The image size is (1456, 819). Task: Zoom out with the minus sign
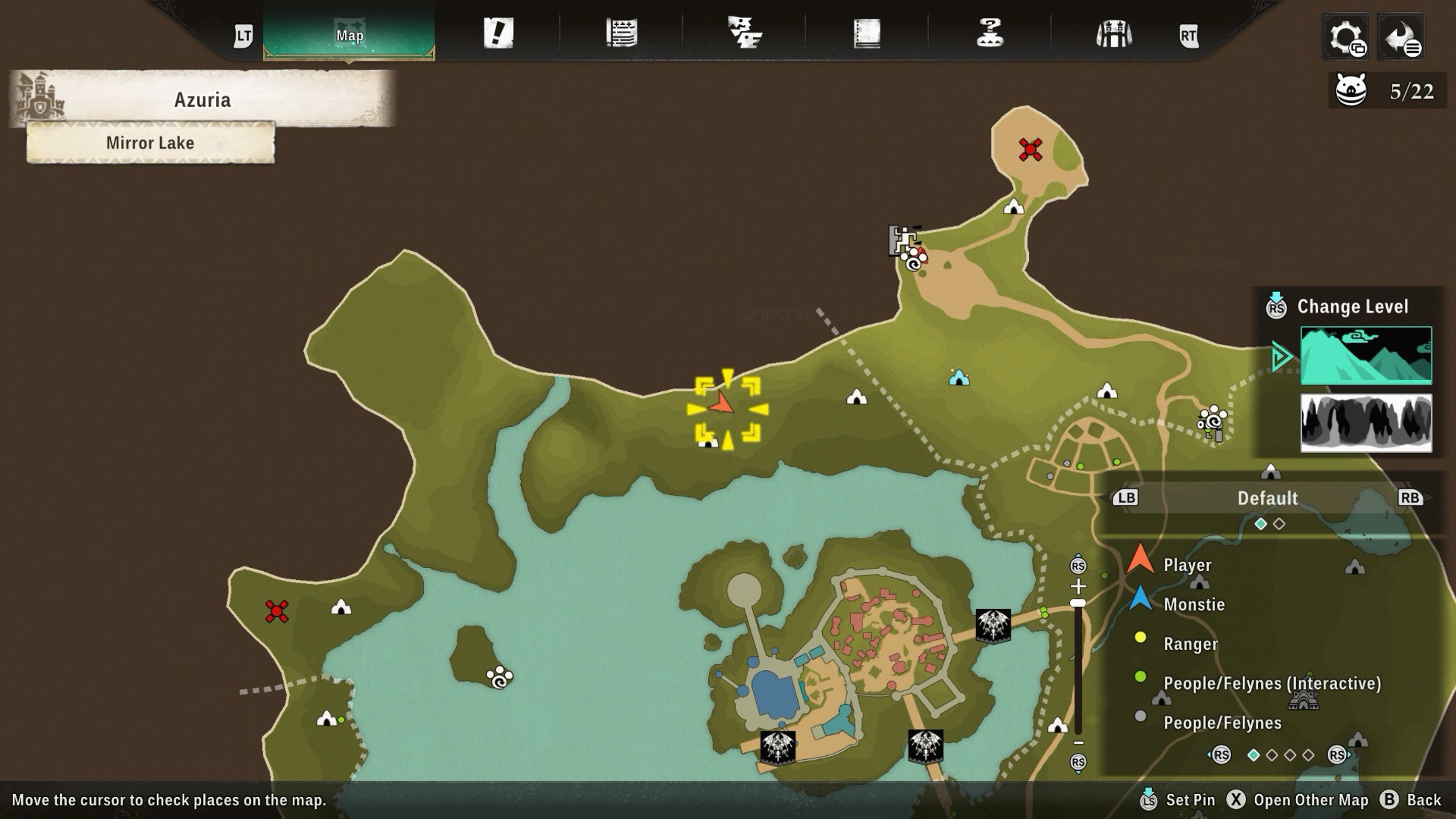coord(1078,743)
